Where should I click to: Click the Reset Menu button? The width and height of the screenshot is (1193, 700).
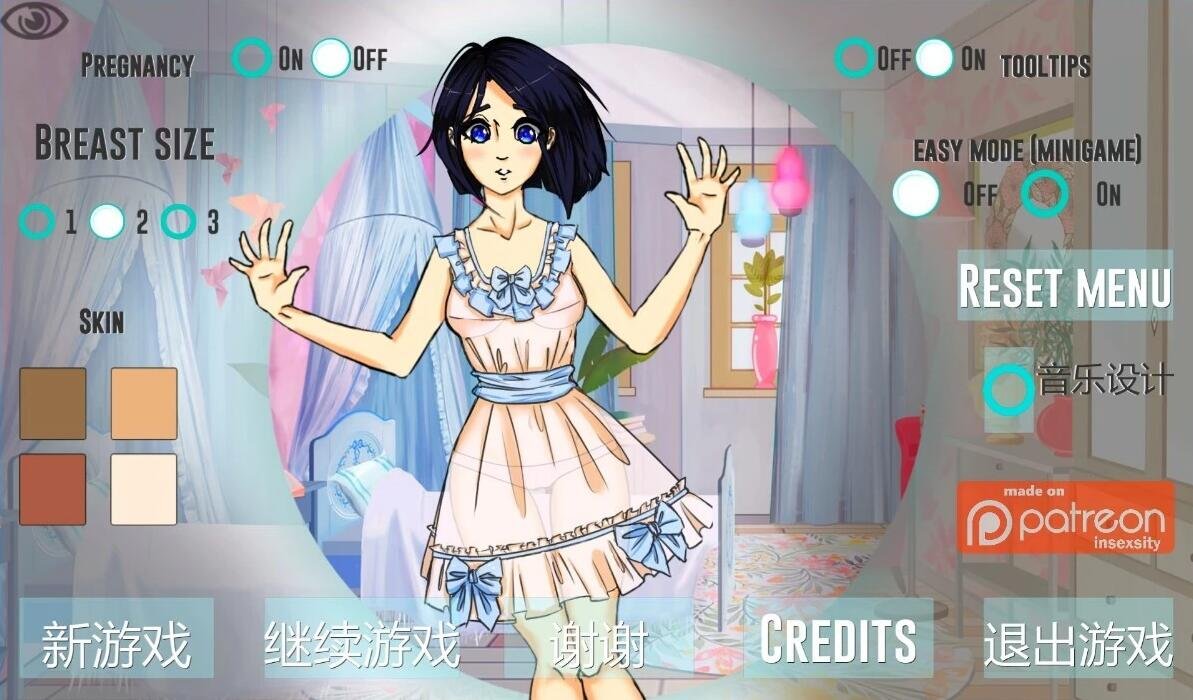(1065, 286)
